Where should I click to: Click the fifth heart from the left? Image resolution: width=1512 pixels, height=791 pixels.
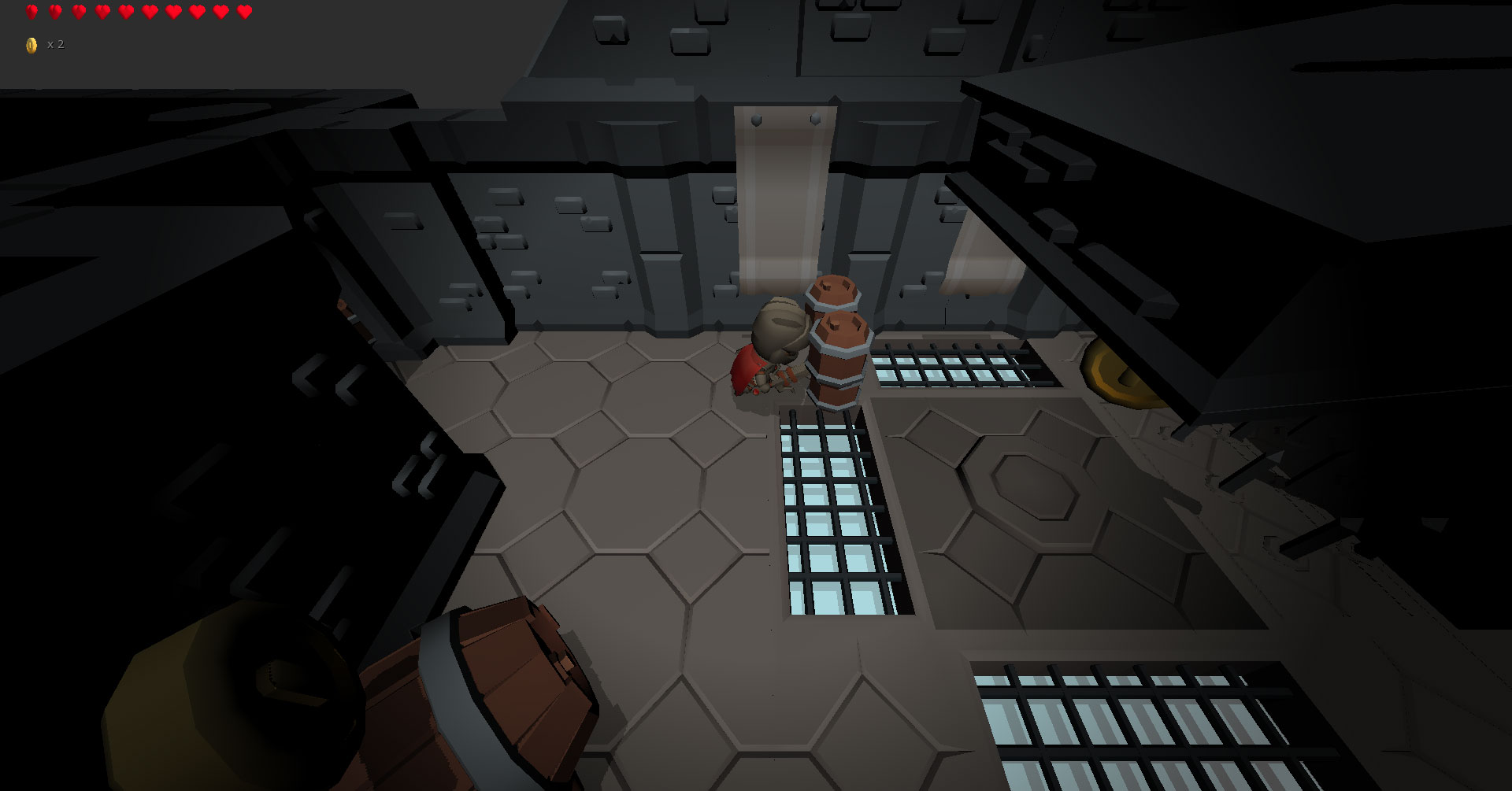pos(124,11)
